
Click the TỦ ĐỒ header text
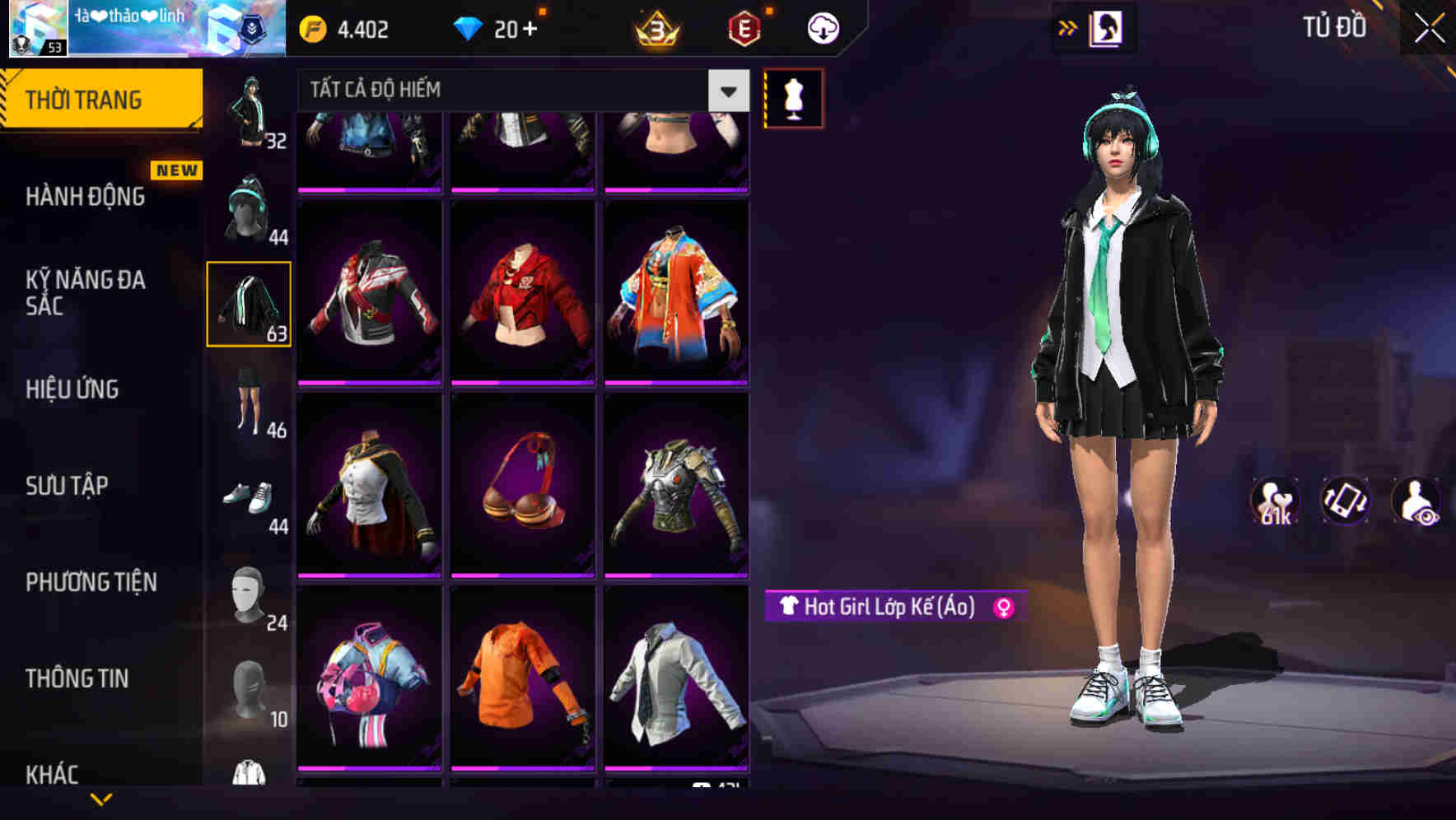(1333, 26)
